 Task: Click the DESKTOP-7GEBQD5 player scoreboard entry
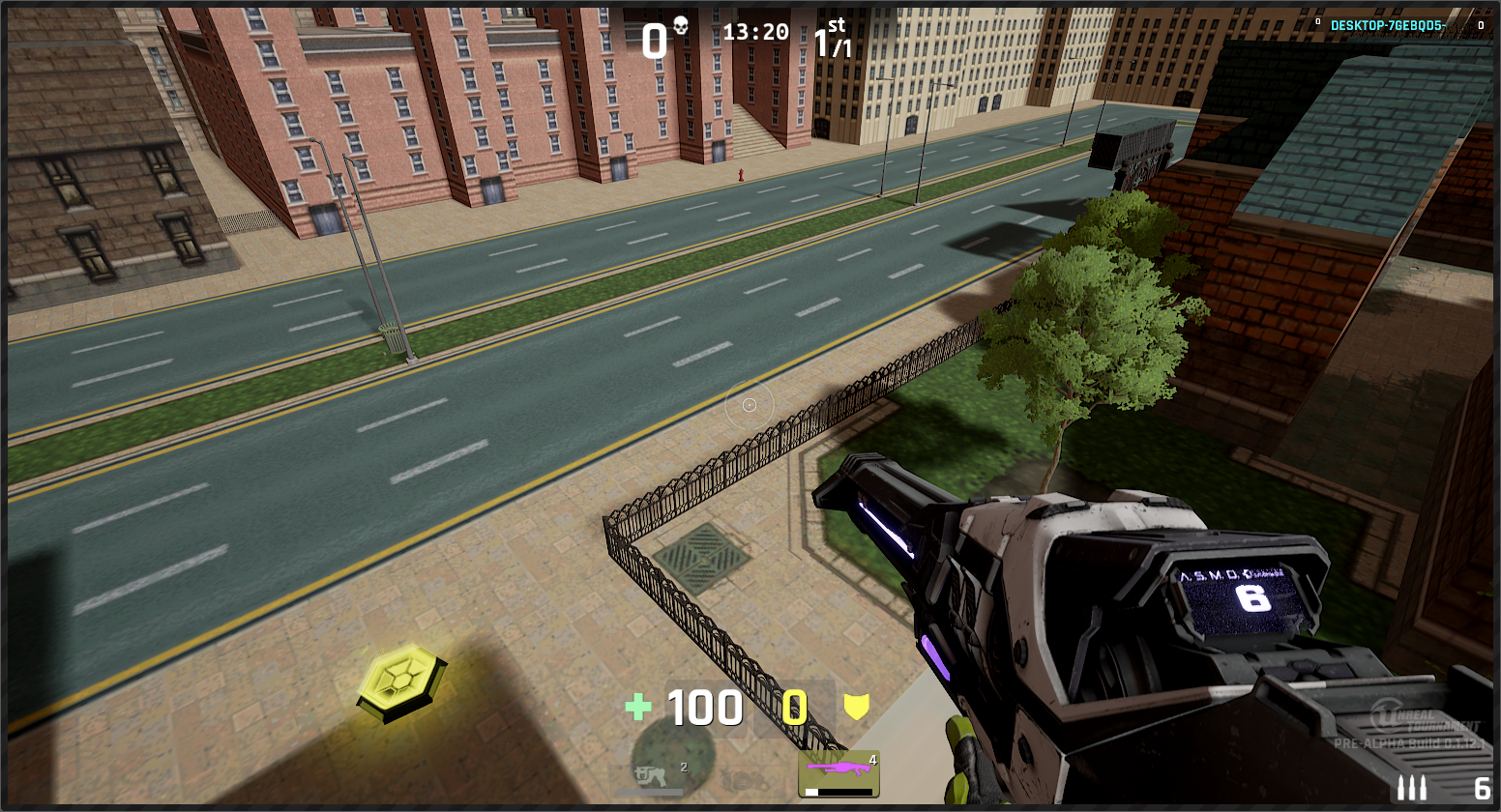1387,26
